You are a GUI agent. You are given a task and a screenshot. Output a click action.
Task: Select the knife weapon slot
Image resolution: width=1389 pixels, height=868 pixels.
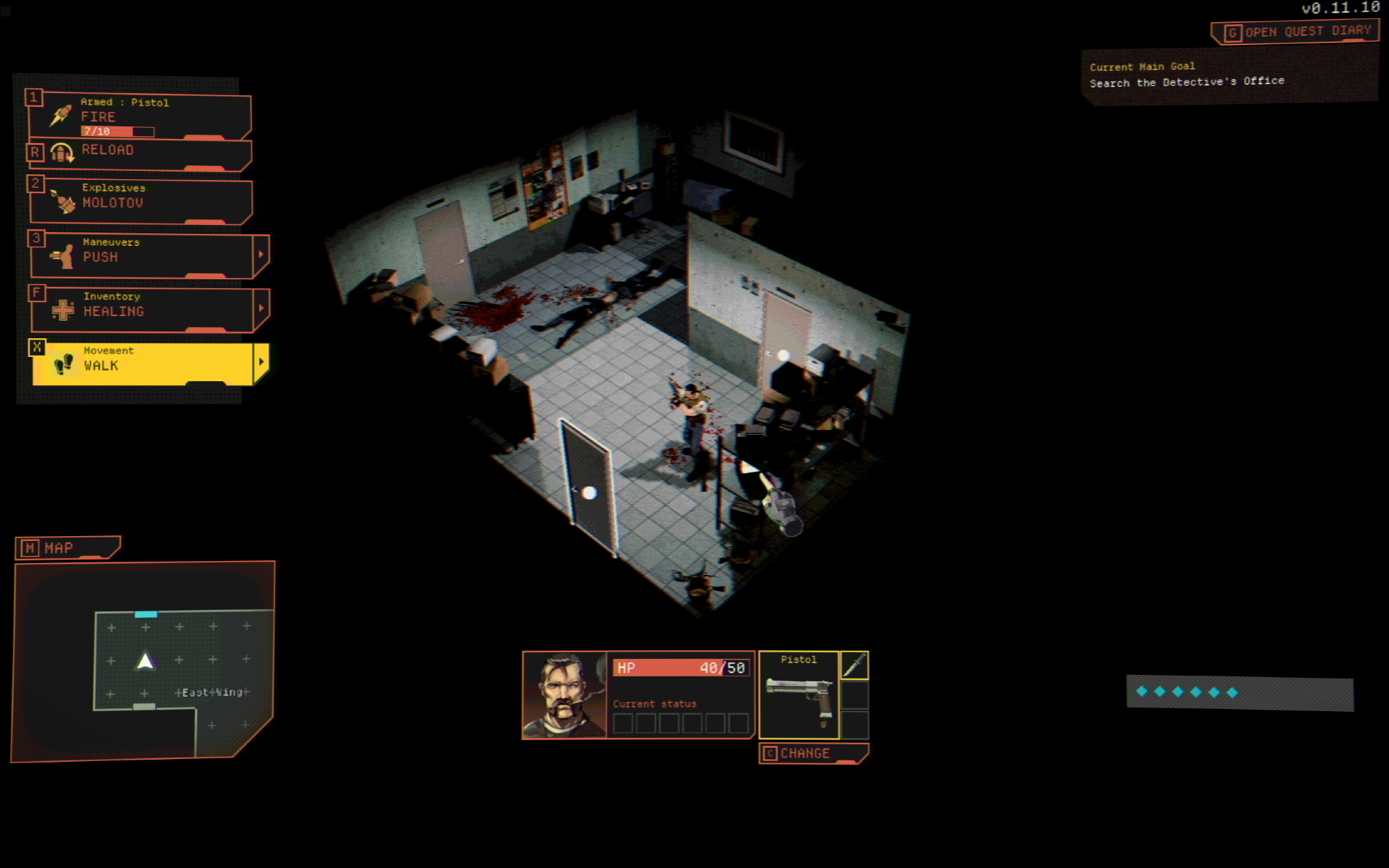point(854,665)
